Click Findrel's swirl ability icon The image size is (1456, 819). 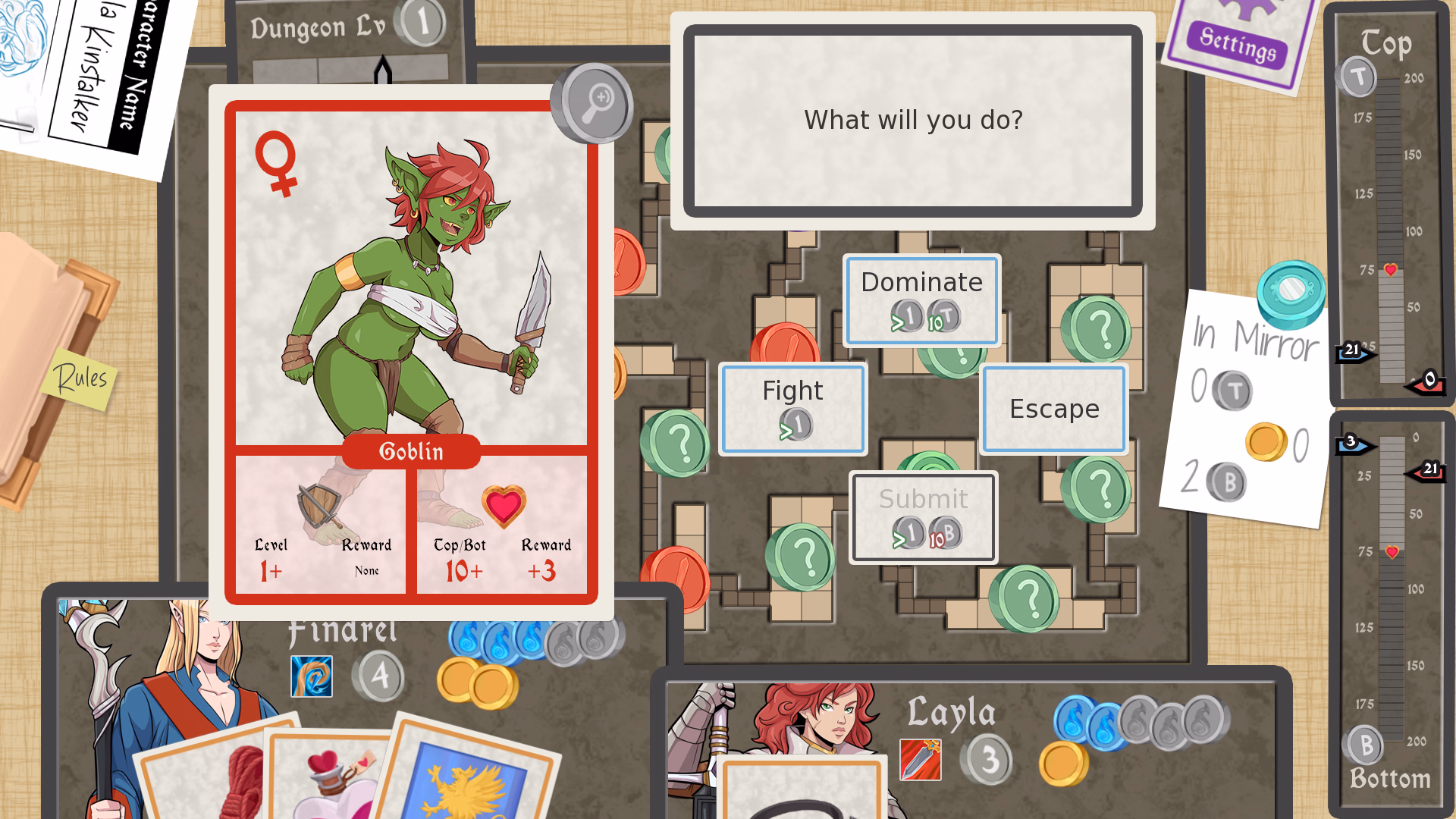pos(312,676)
